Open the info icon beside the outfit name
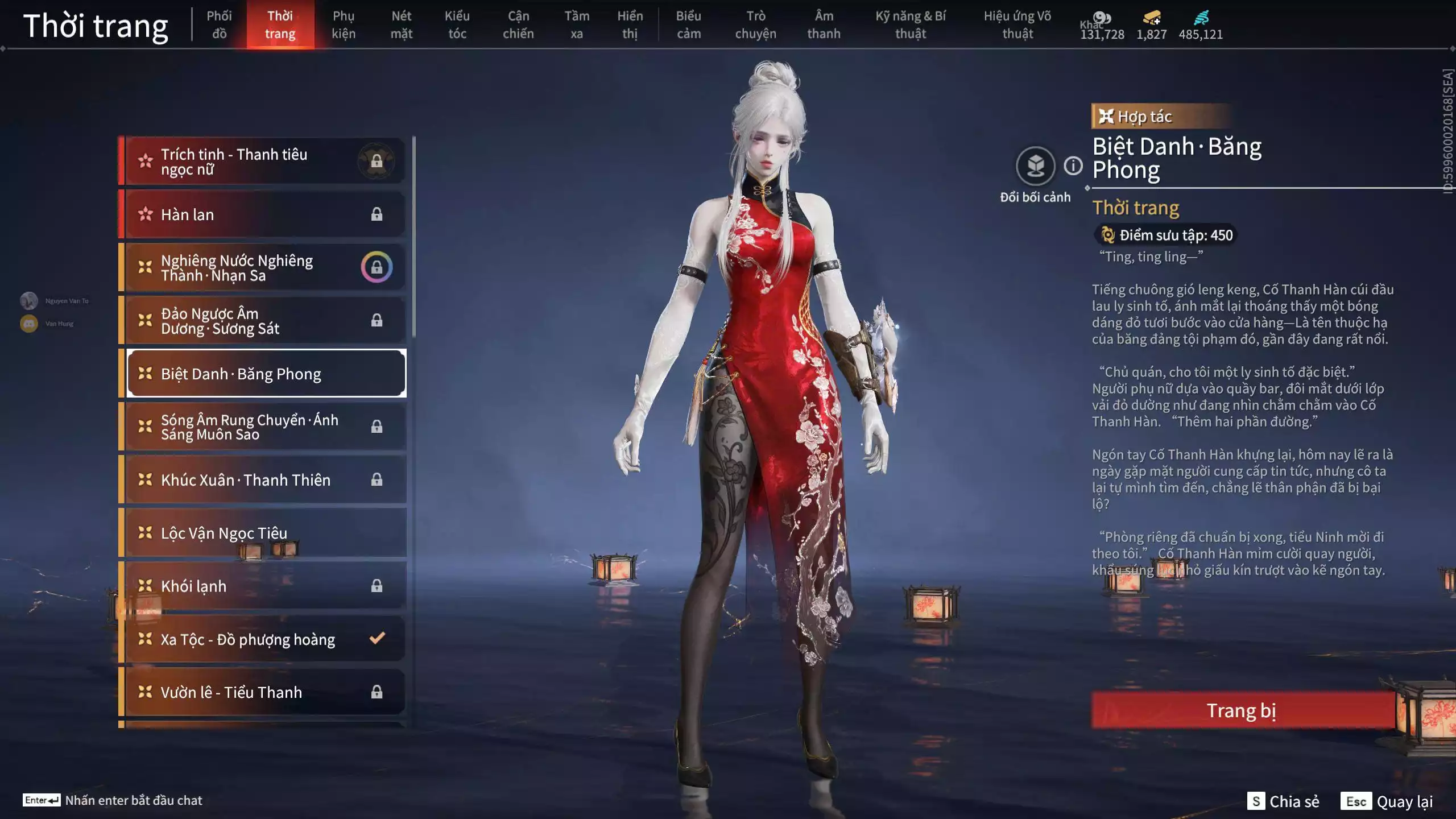This screenshot has width=1456, height=819. (1073, 166)
